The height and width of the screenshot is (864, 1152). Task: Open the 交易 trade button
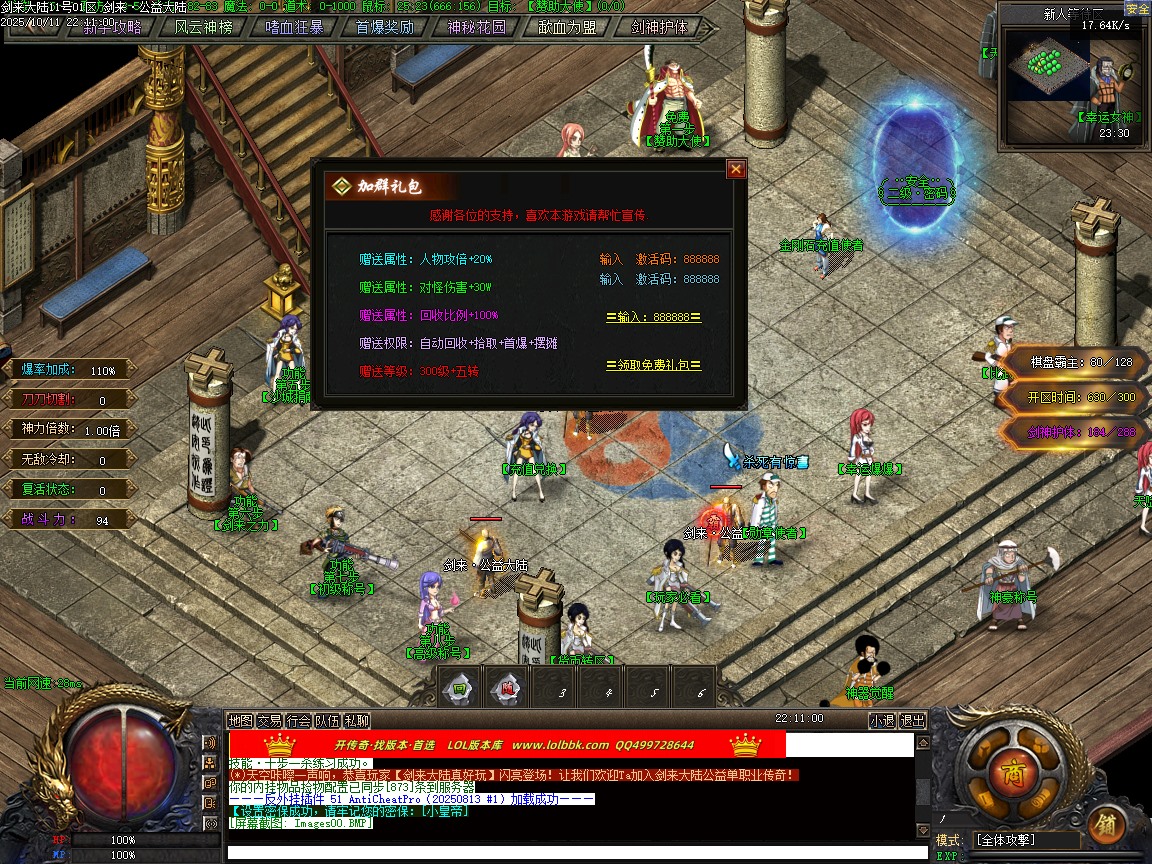269,720
